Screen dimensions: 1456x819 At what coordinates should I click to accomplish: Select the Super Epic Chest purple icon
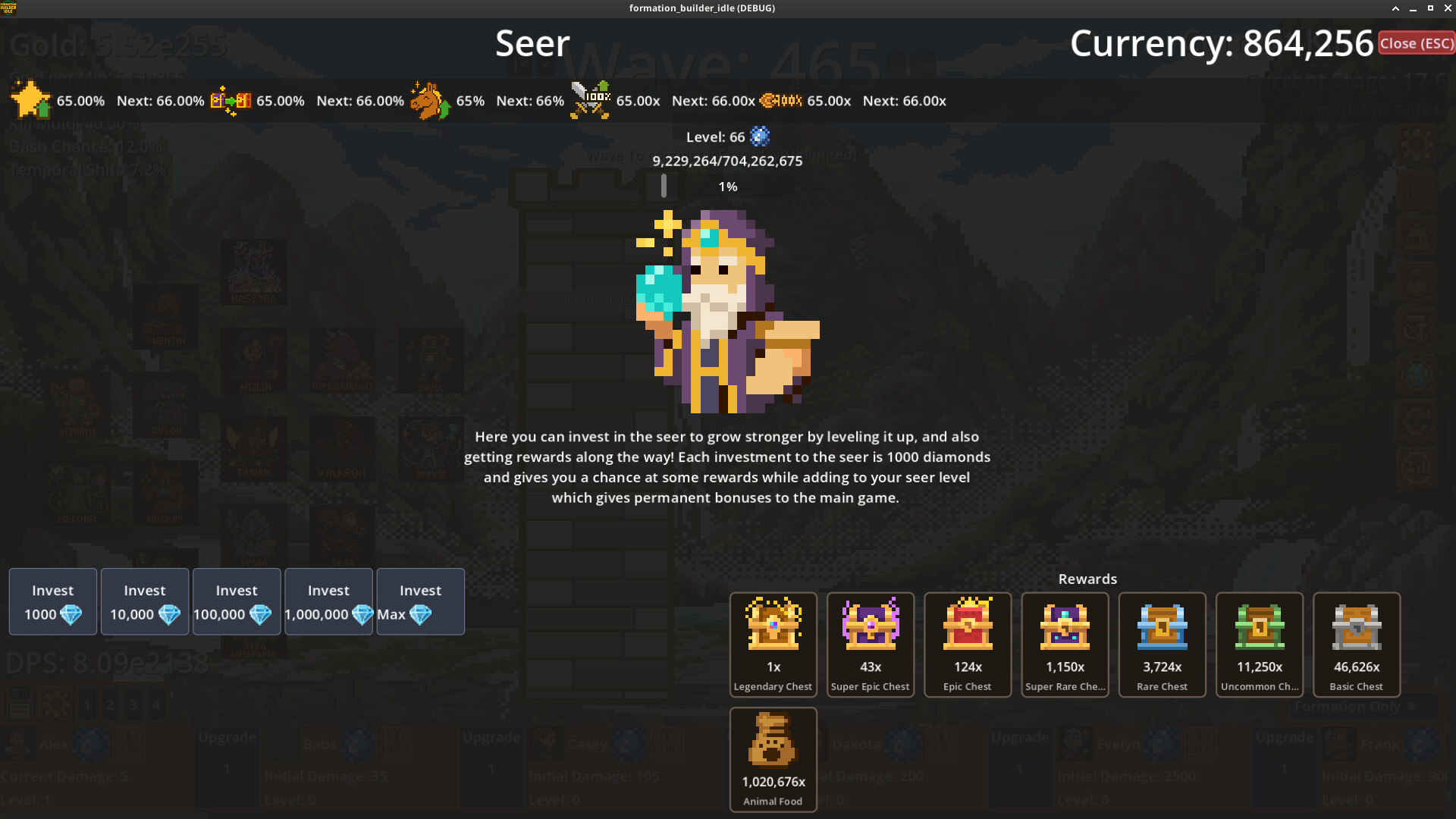pos(870,623)
